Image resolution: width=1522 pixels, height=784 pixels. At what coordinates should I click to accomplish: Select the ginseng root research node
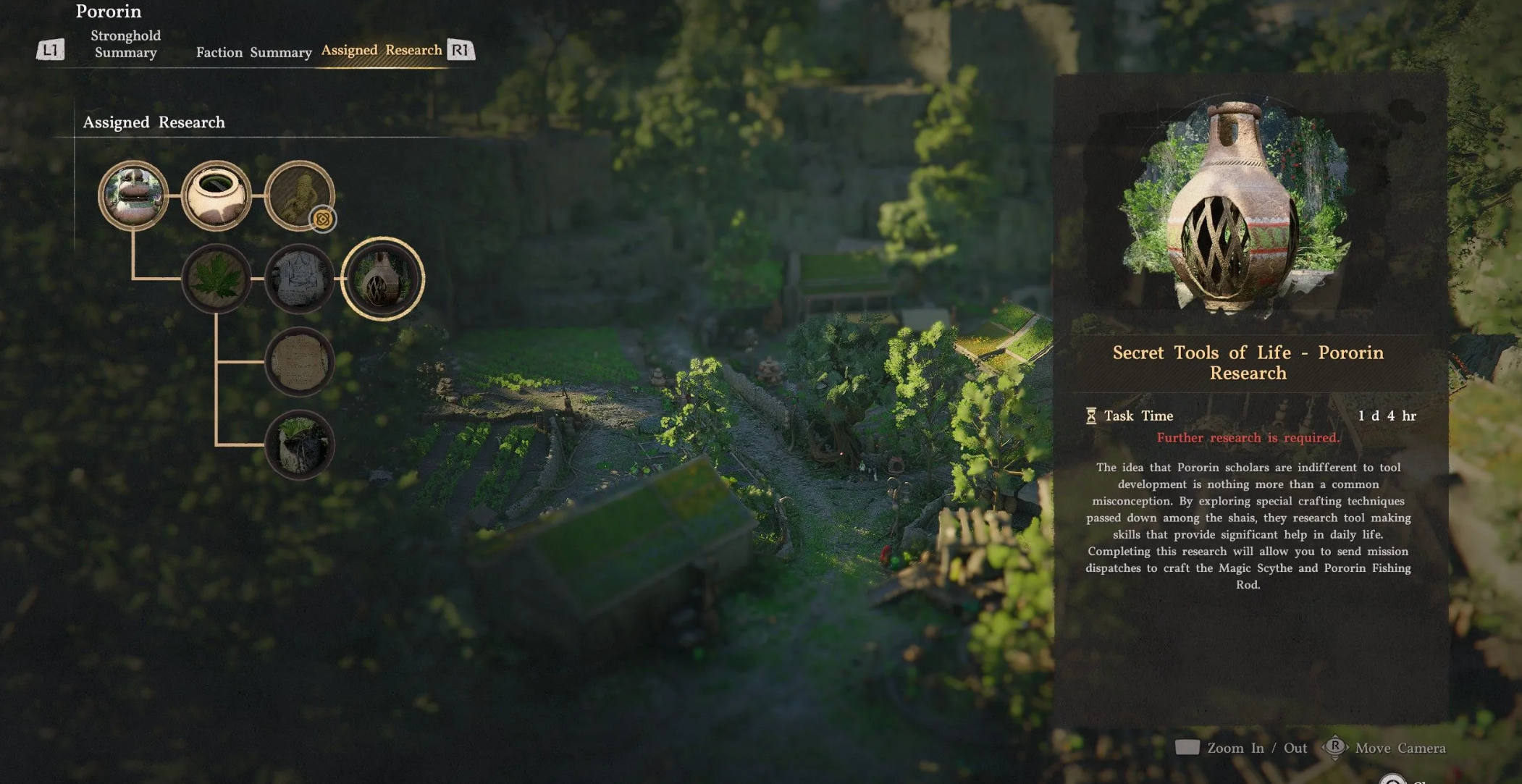299,195
